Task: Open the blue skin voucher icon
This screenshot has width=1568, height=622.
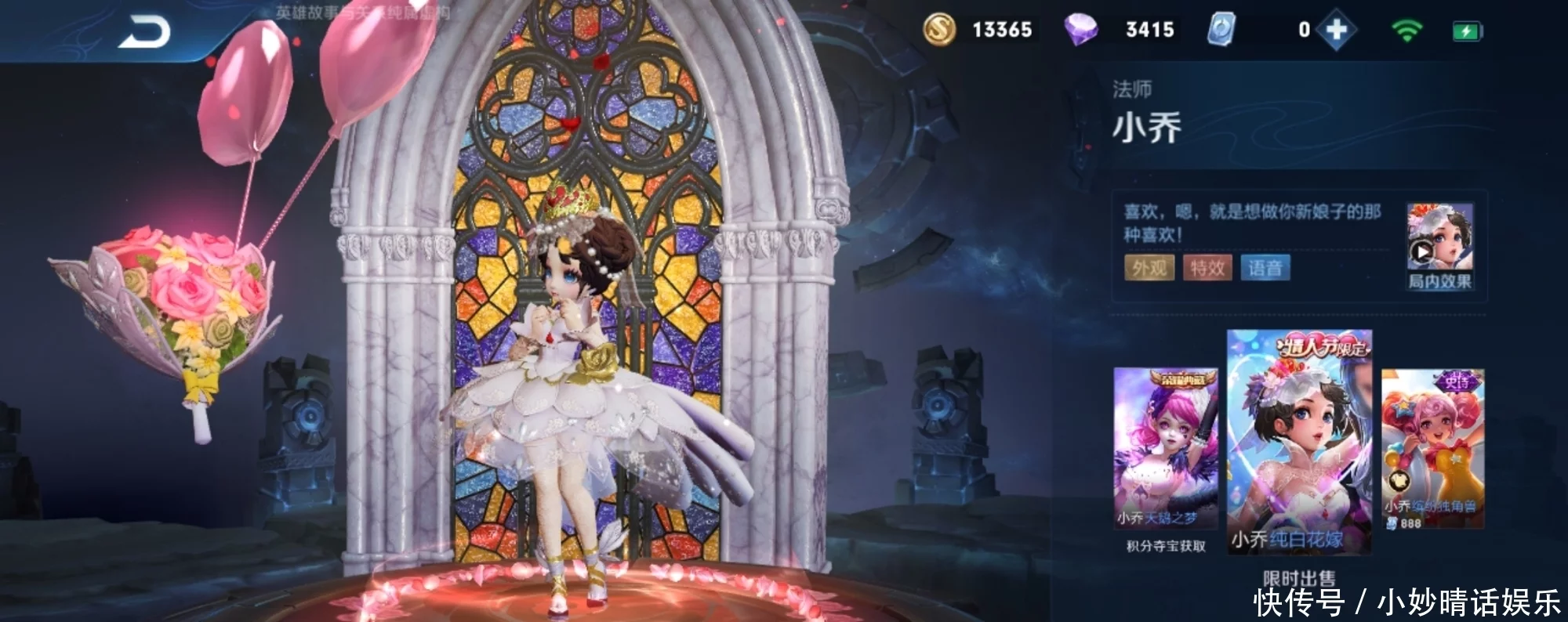Action: (x=1221, y=30)
